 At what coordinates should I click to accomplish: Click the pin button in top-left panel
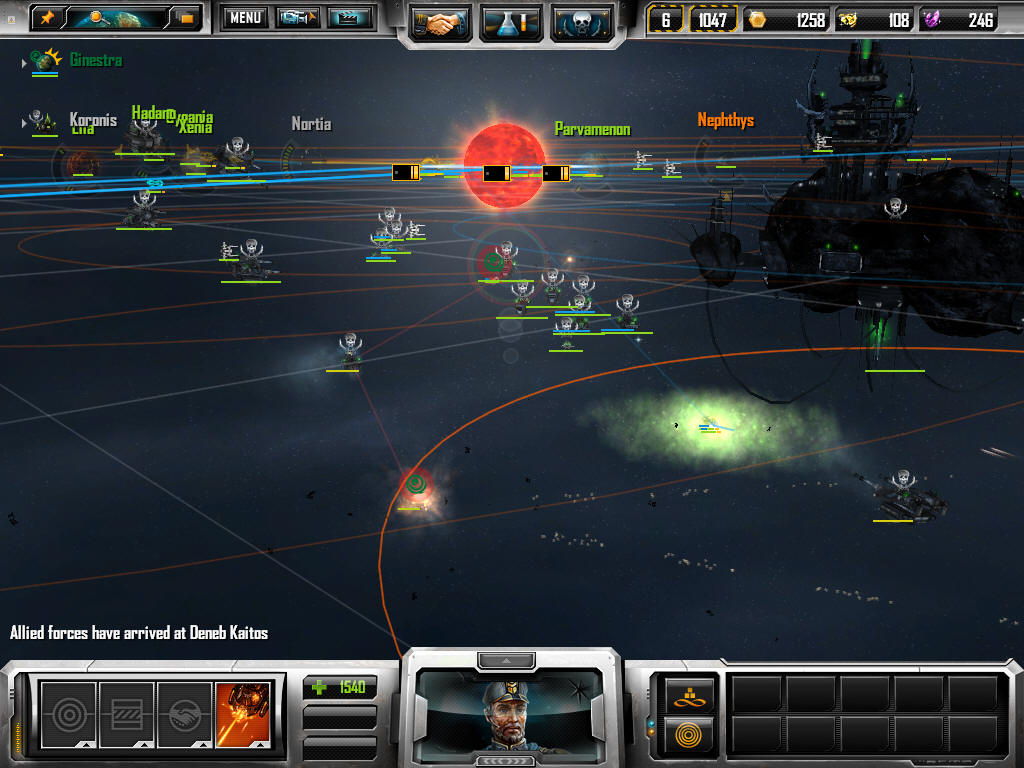tap(46, 17)
